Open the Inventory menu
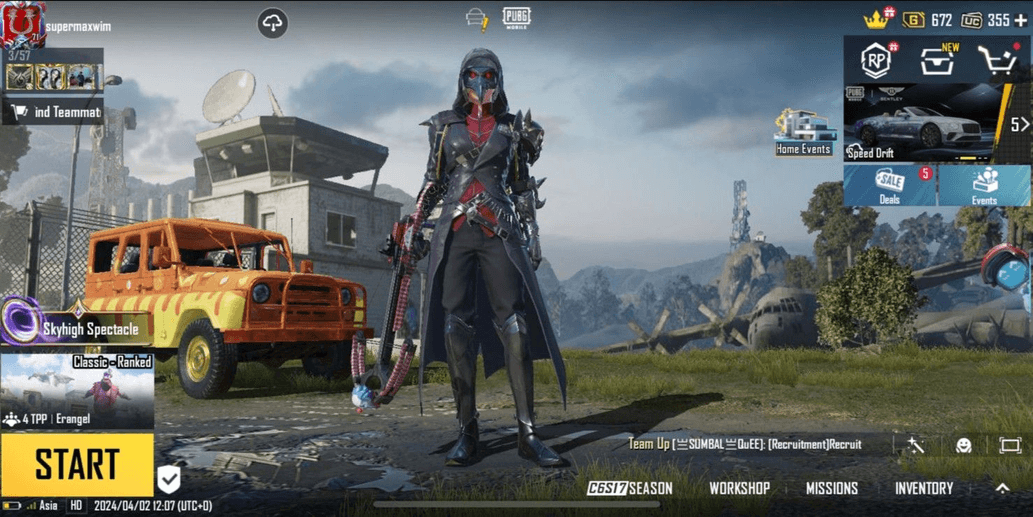 coord(924,488)
